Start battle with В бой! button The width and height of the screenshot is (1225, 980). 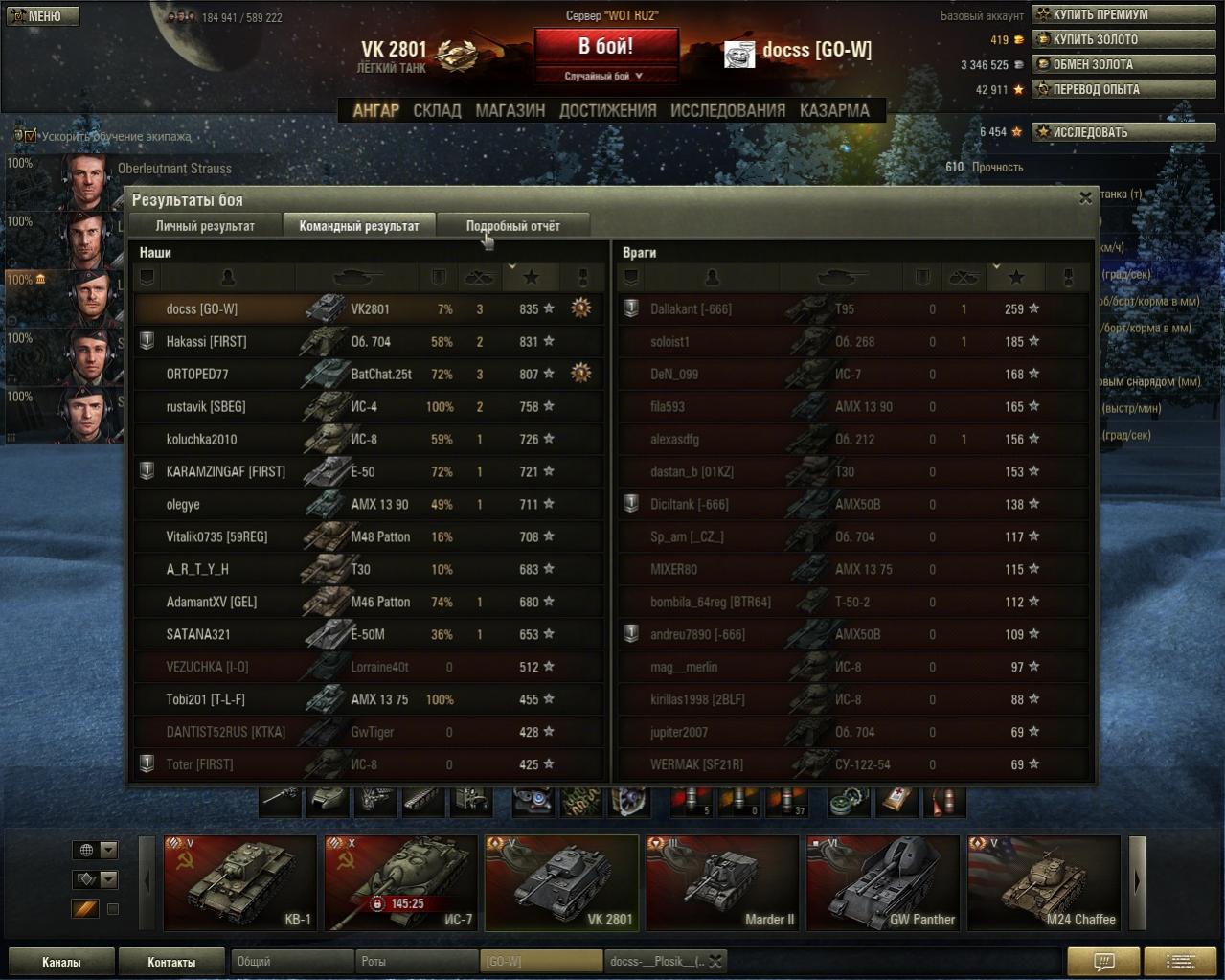(x=605, y=46)
